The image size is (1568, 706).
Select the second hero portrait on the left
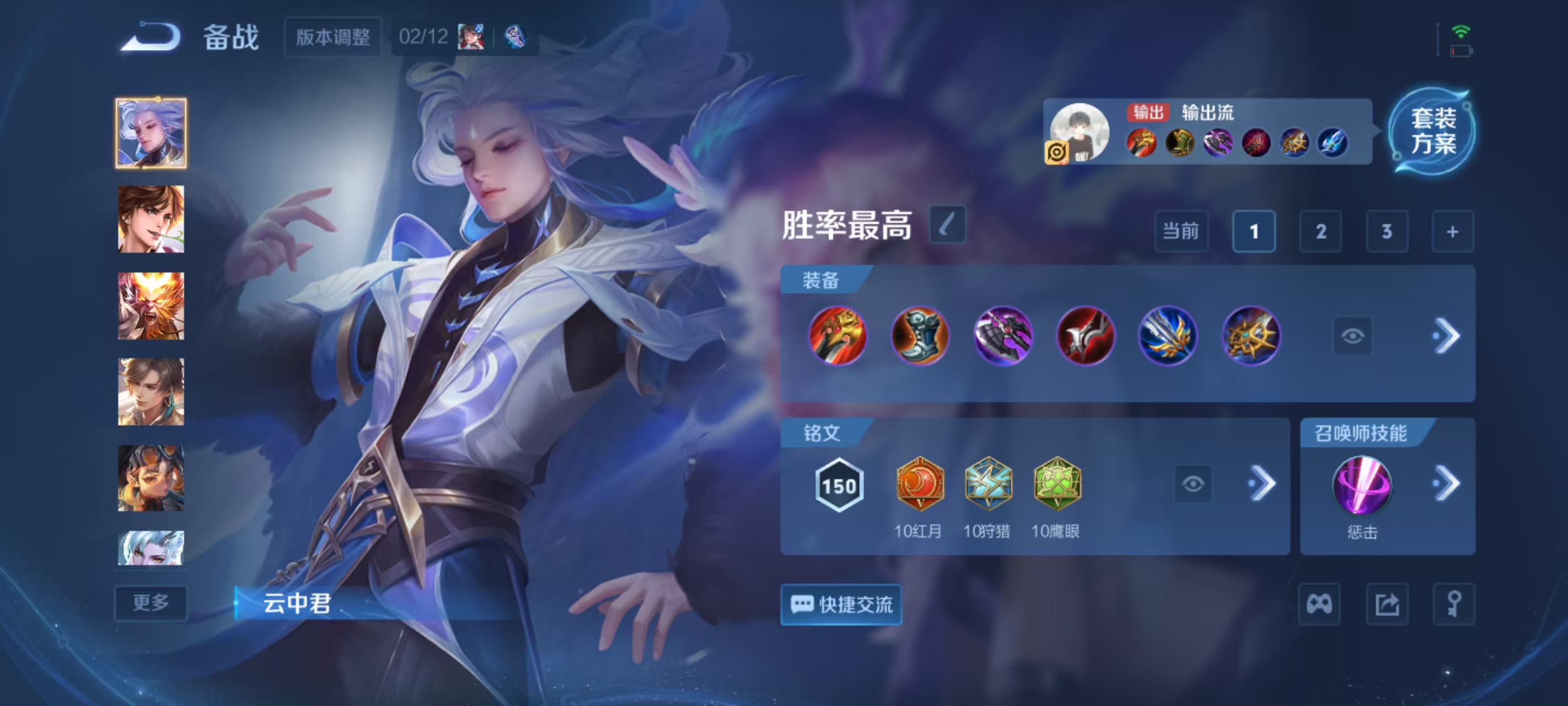click(x=151, y=218)
